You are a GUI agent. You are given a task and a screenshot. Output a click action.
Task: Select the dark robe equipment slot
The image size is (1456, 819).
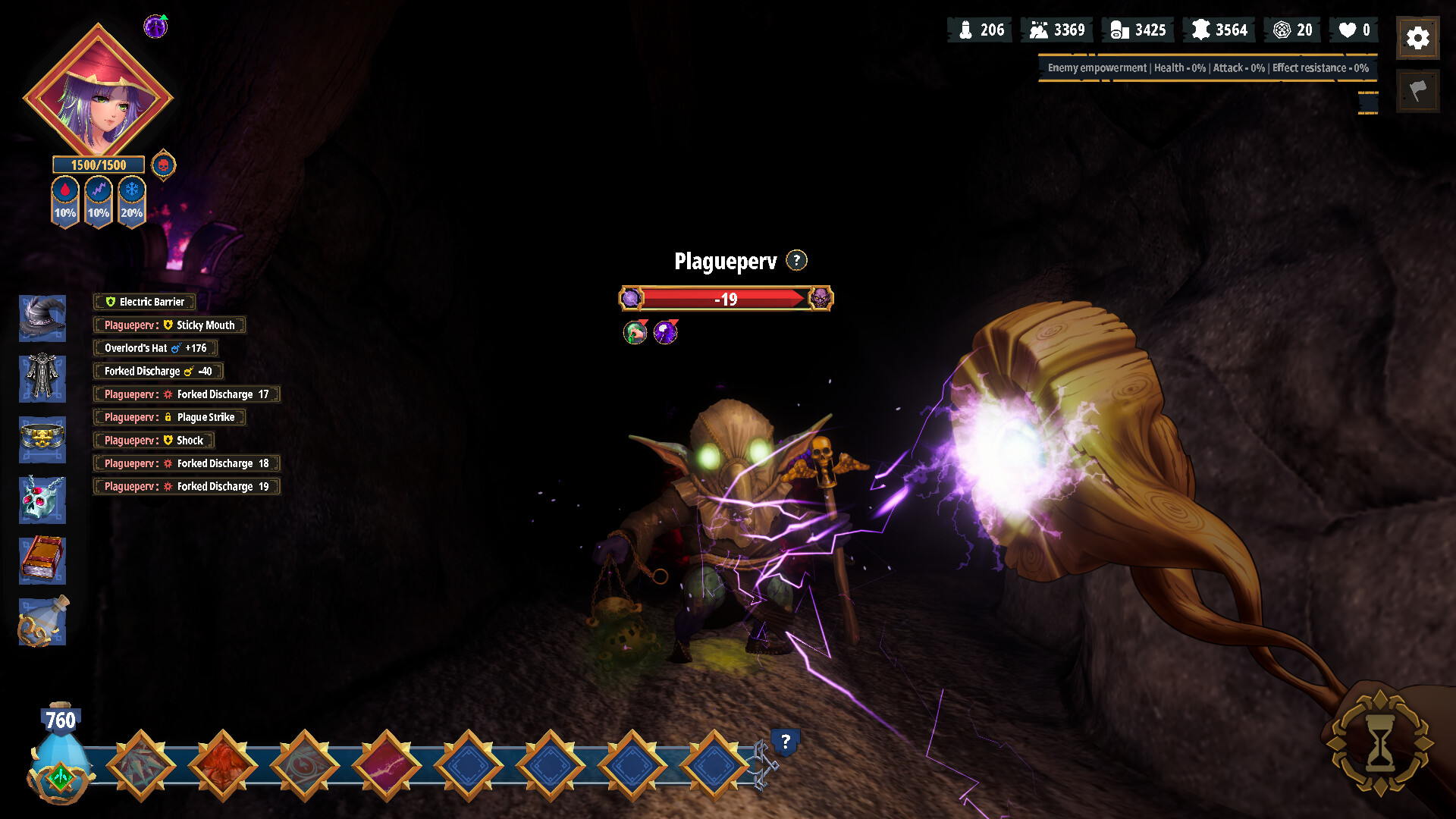[x=42, y=378]
